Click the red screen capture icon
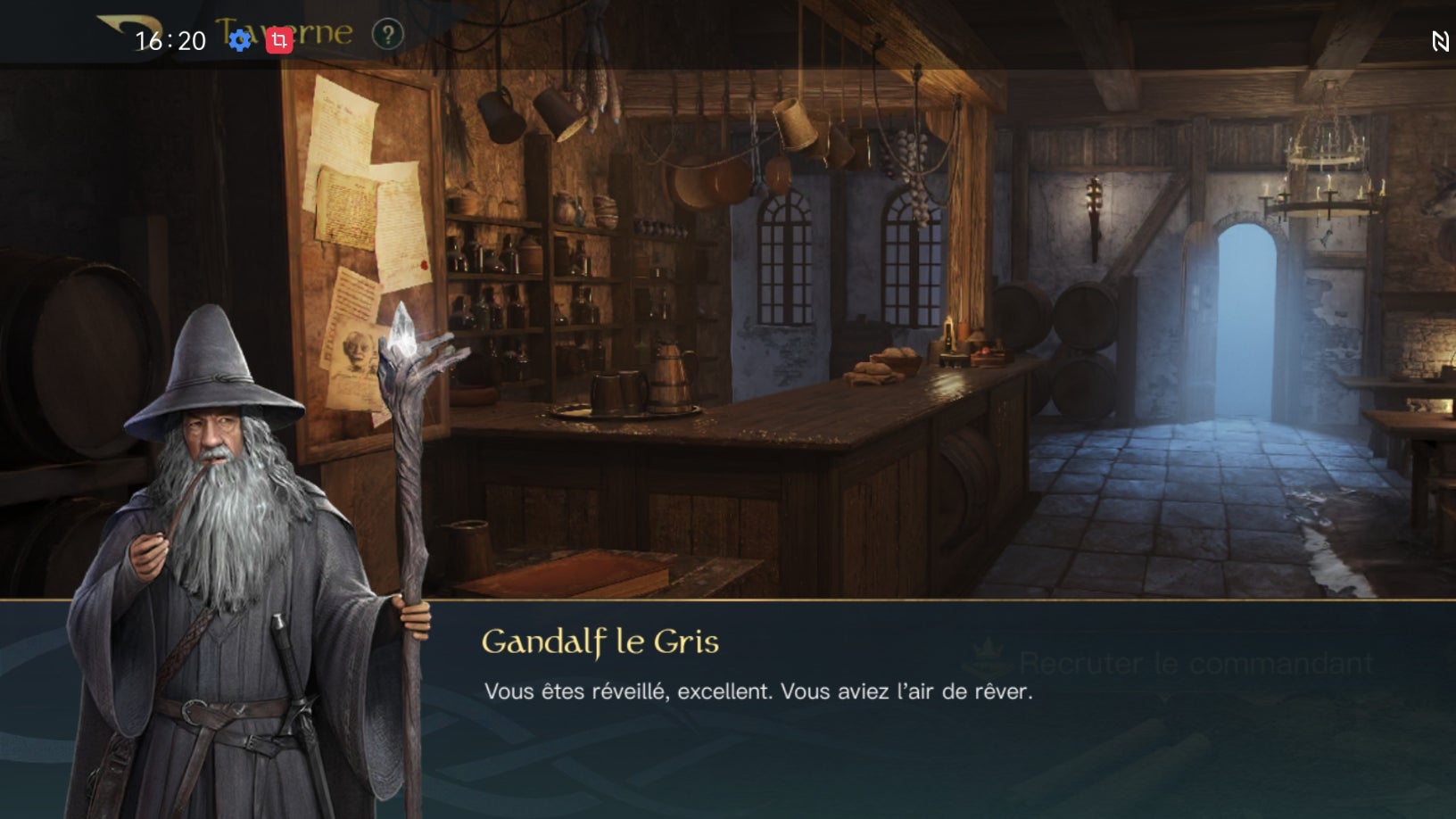 279,40
